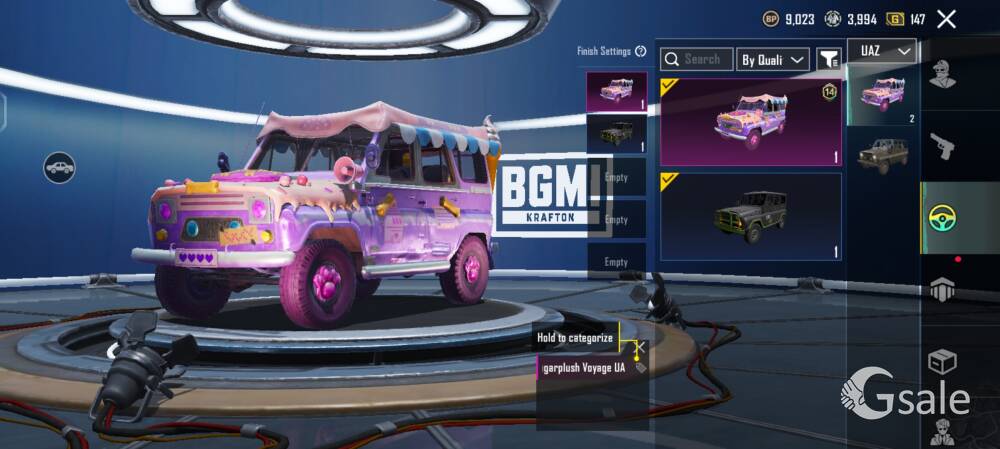Pick the olive UAZ in the vehicle list
1000x449 pixels.
click(x=882, y=155)
